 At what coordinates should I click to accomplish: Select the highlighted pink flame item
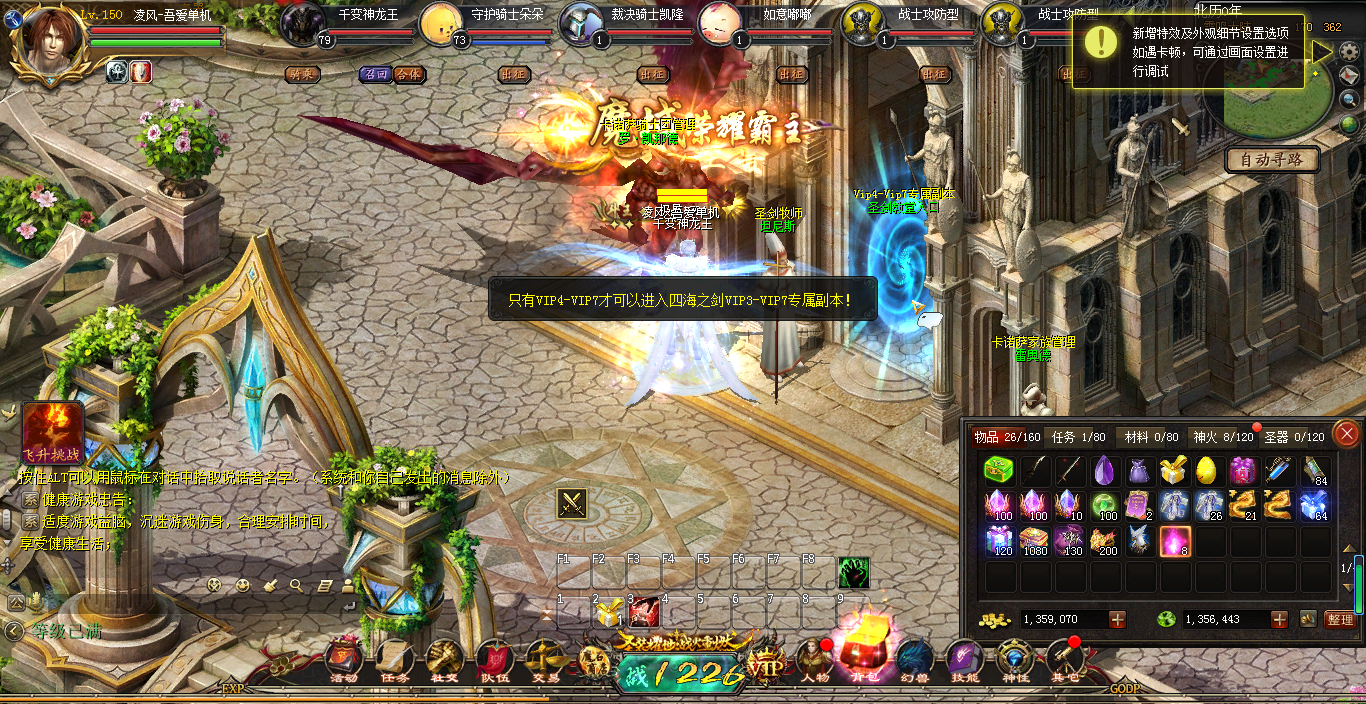pos(1173,541)
